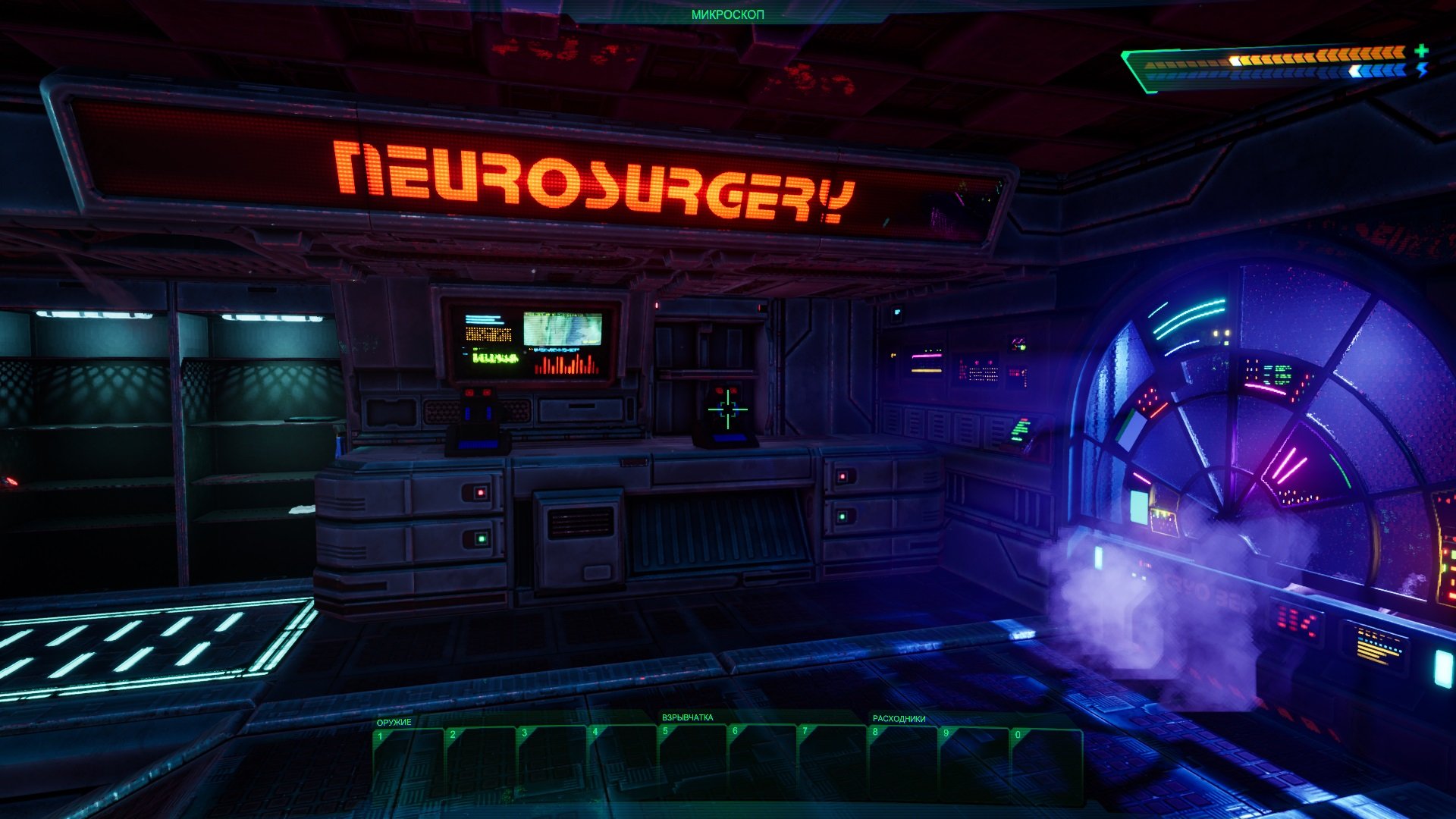Click weapon slot number 3
This screenshot has height=819, width=1456.
[x=551, y=764]
